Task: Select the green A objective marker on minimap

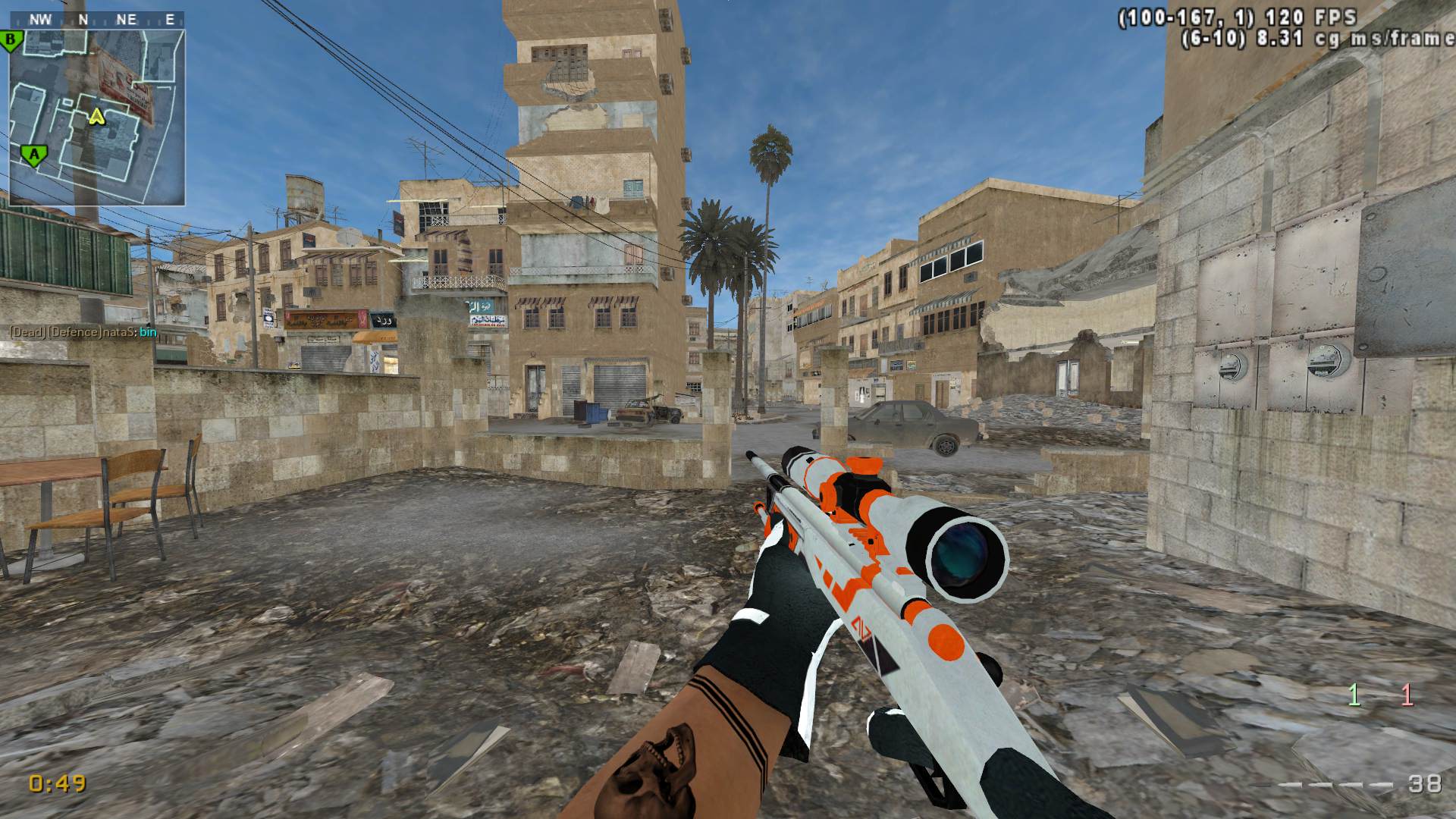Action: [32, 155]
